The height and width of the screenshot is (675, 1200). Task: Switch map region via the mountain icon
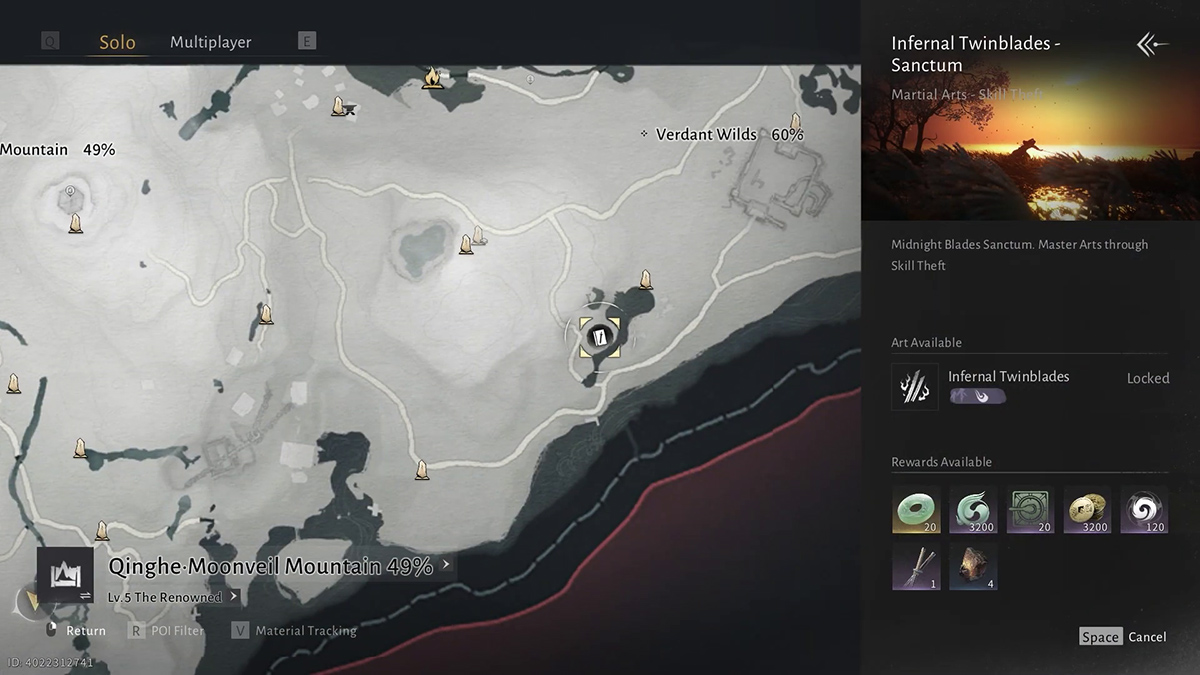(x=65, y=575)
